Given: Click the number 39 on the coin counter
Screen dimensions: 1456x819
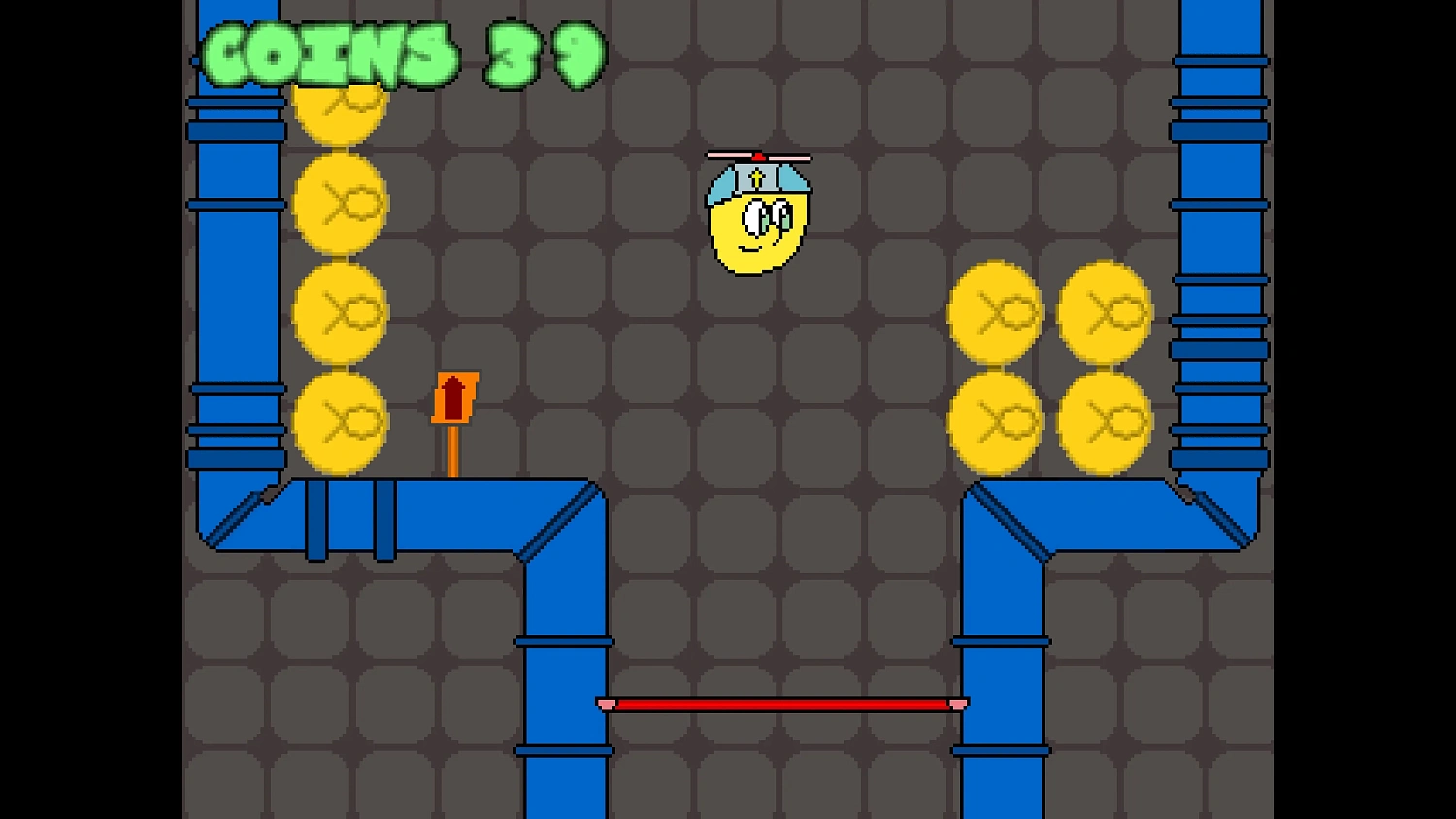Looking at the screenshot, I should click(544, 55).
